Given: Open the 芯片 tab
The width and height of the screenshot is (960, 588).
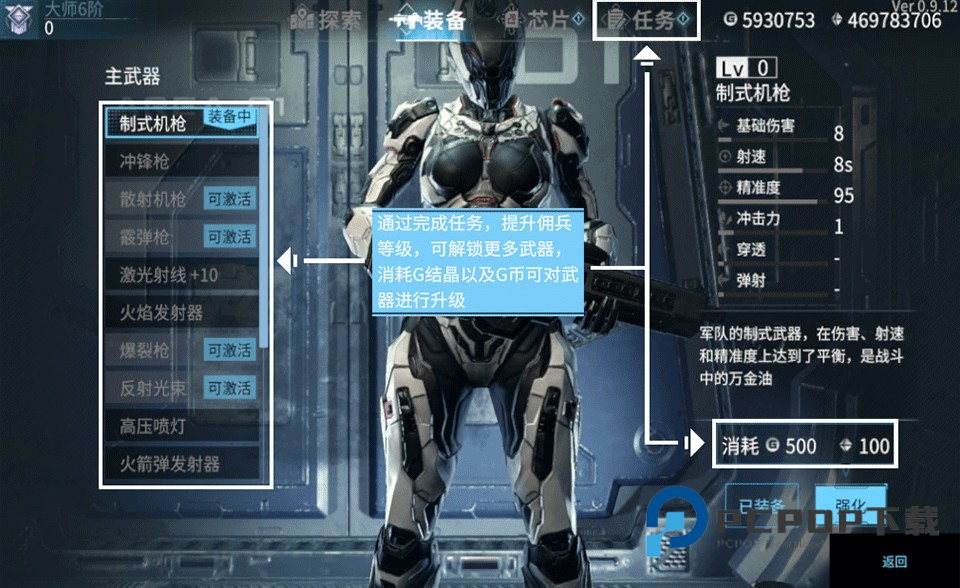Looking at the screenshot, I should pos(543,20).
